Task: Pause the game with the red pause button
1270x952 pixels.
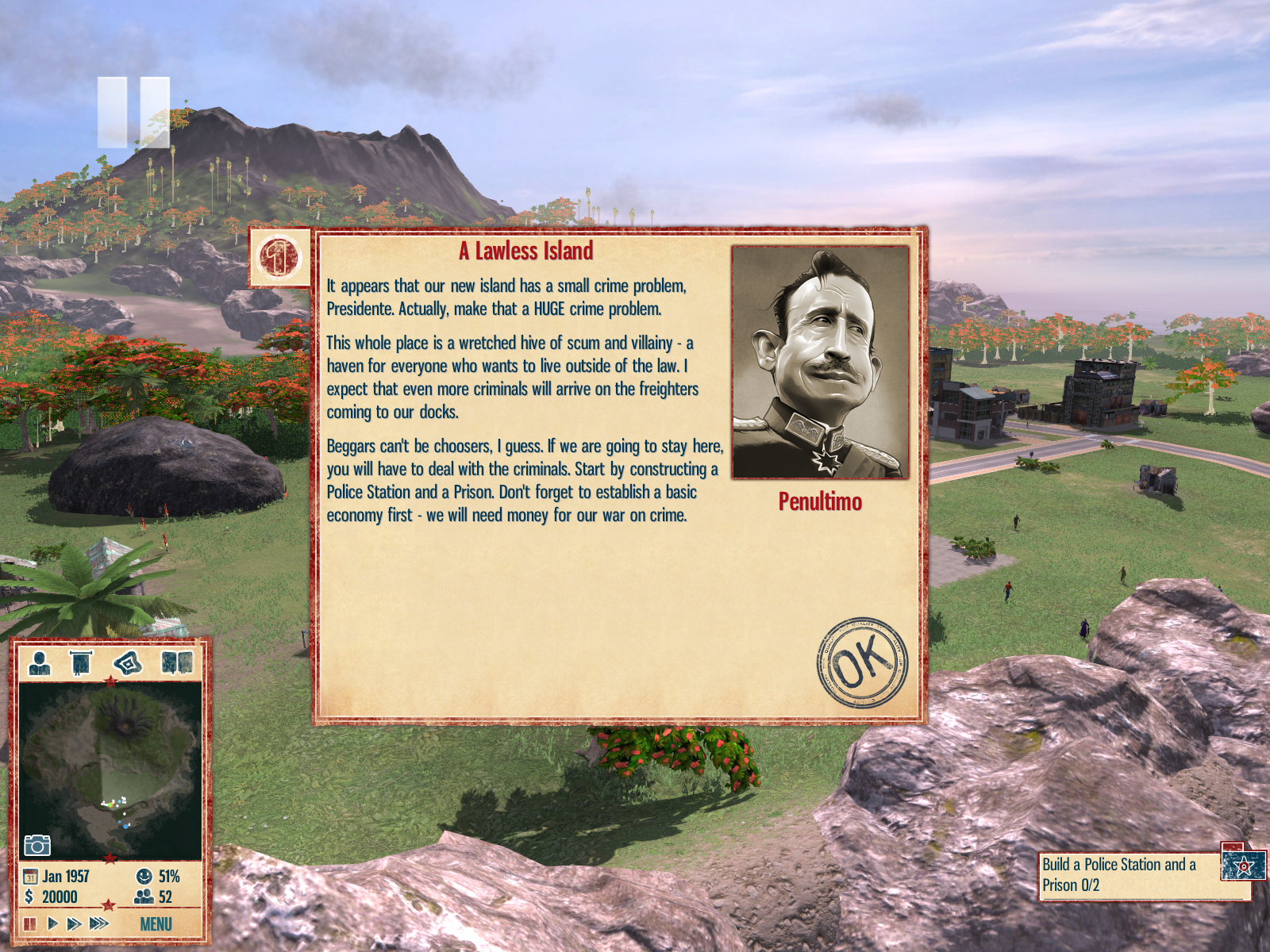Action: (30, 923)
